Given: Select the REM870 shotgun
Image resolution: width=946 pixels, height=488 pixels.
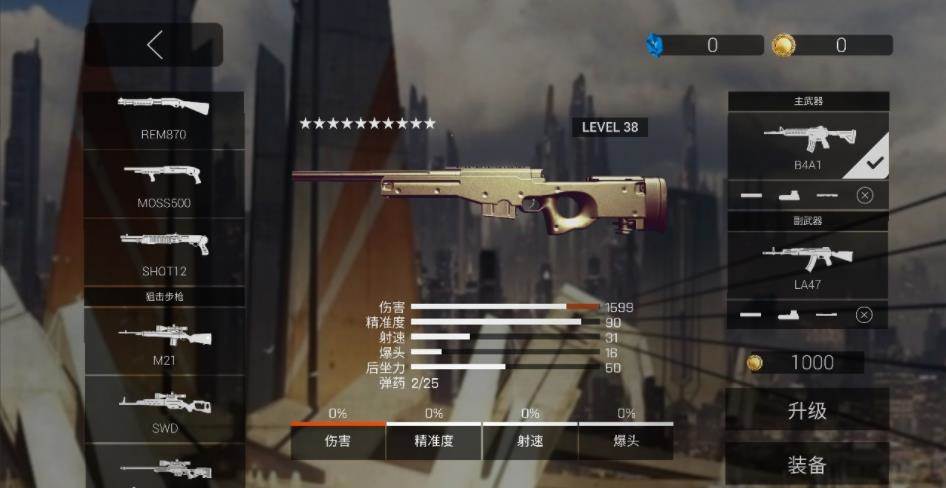Looking at the screenshot, I should click(164, 117).
